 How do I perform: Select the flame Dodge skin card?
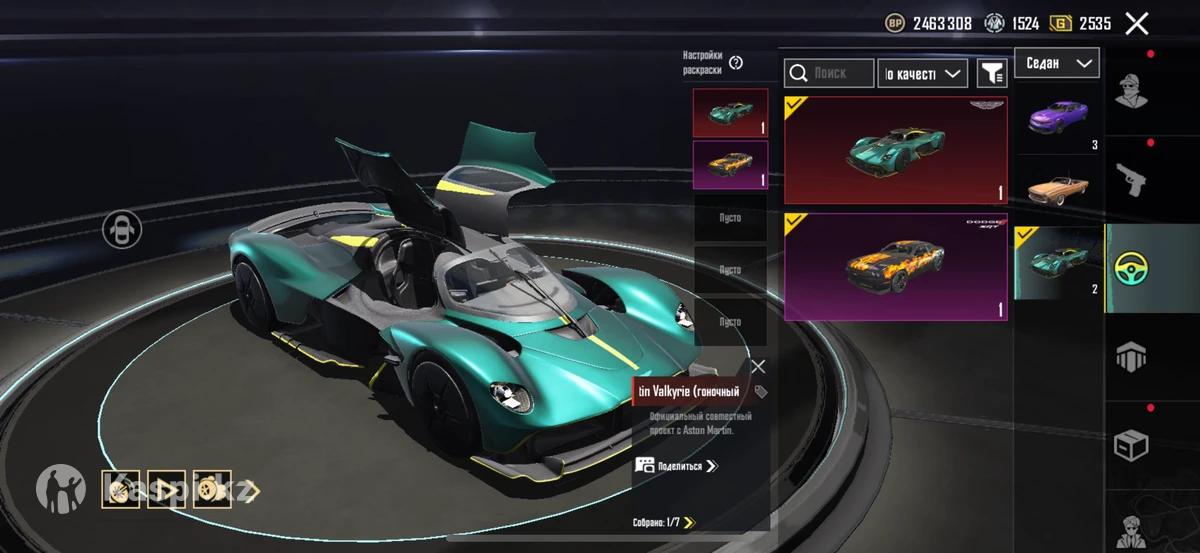[x=895, y=267]
